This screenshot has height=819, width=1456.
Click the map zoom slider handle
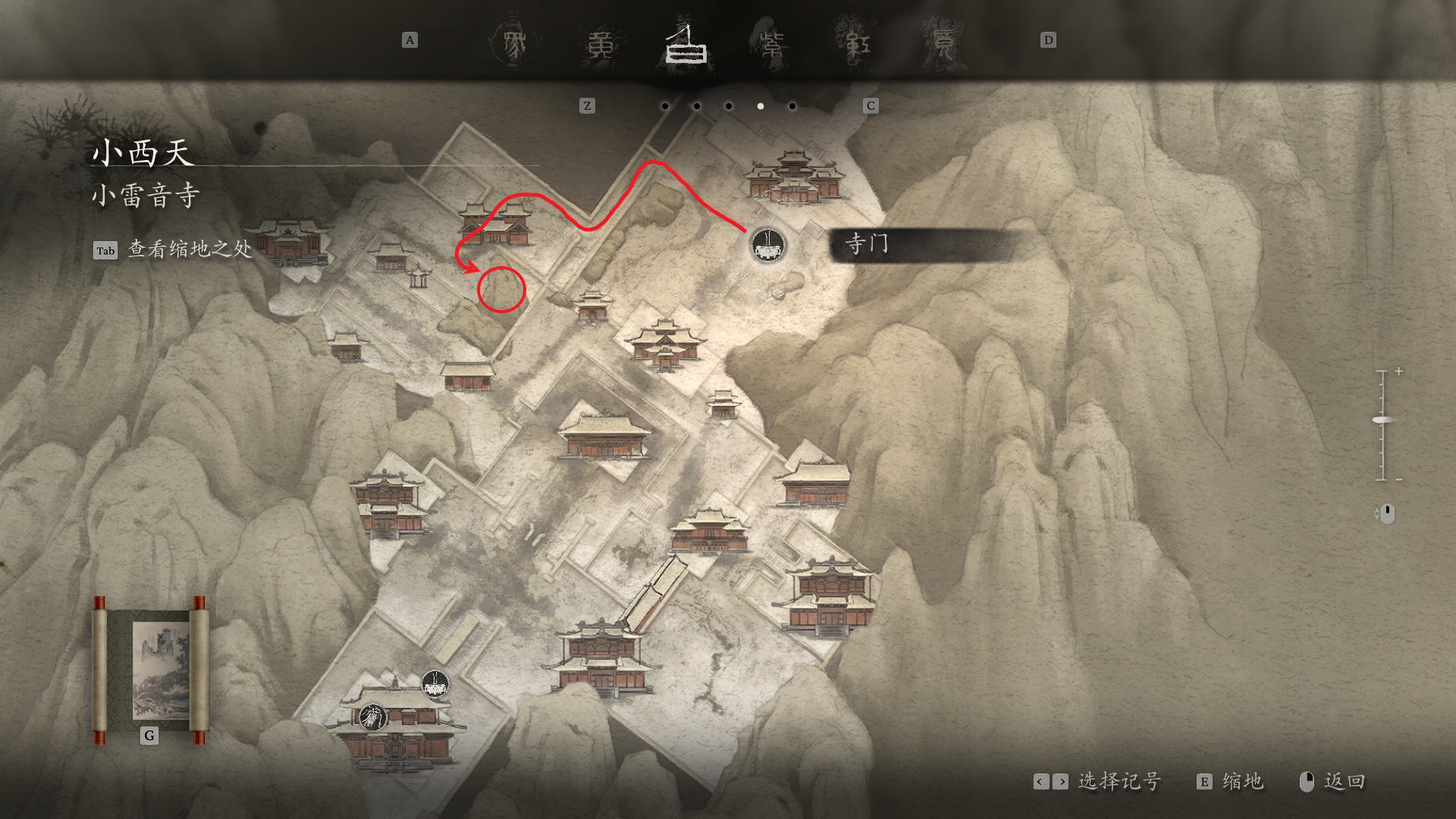(1382, 420)
